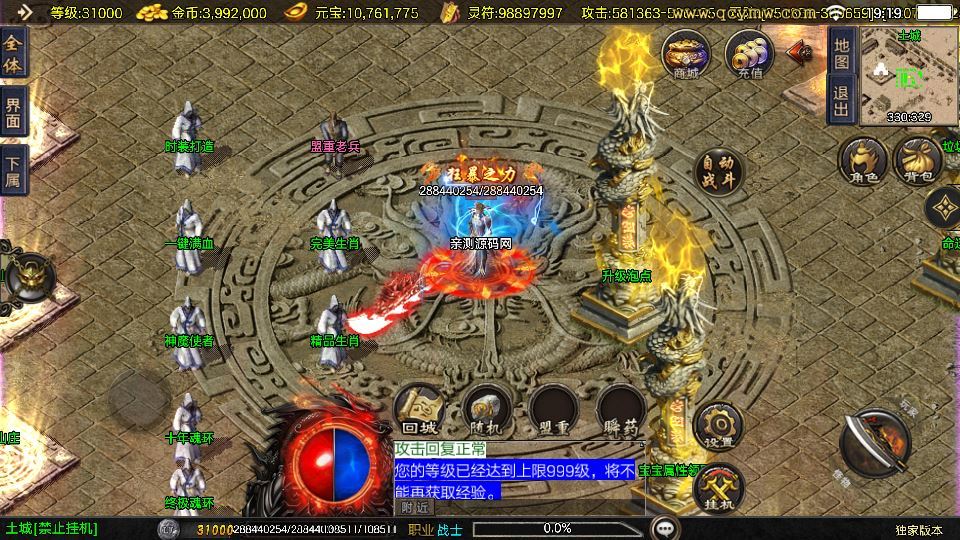Use the 随机 random teleport stone
960x540 pixels.
pos(488,410)
